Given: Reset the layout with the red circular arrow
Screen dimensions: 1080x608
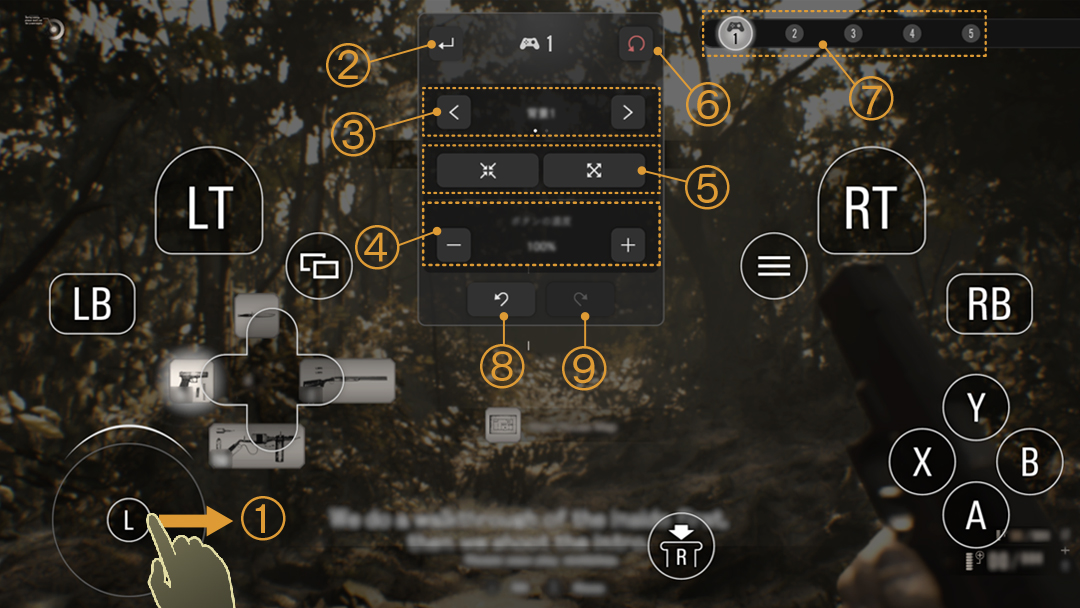Looking at the screenshot, I should point(636,44).
